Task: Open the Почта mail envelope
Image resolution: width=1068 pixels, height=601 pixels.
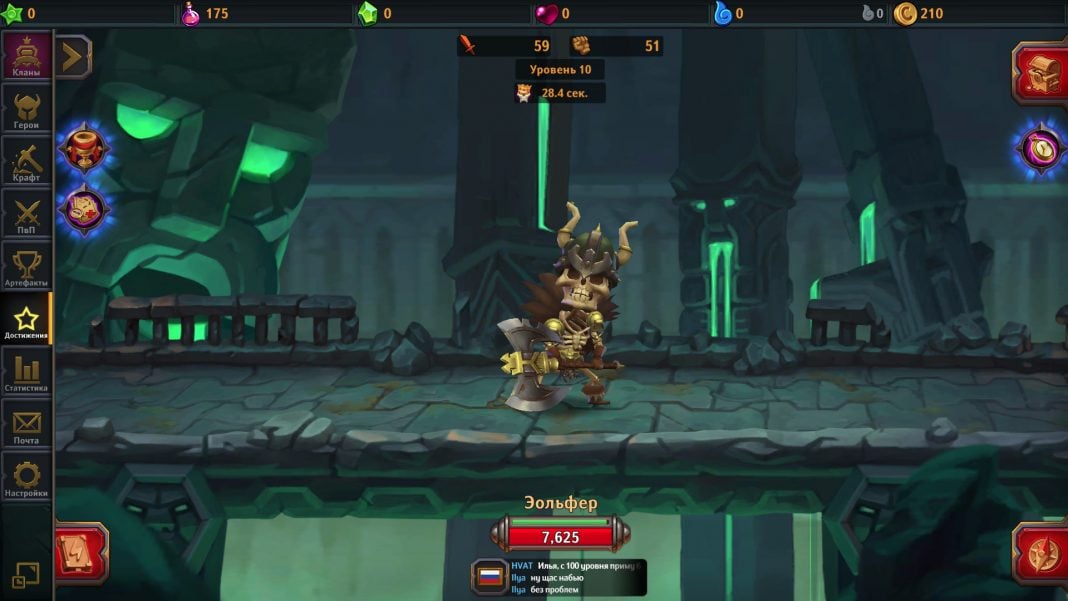Action: [26, 426]
